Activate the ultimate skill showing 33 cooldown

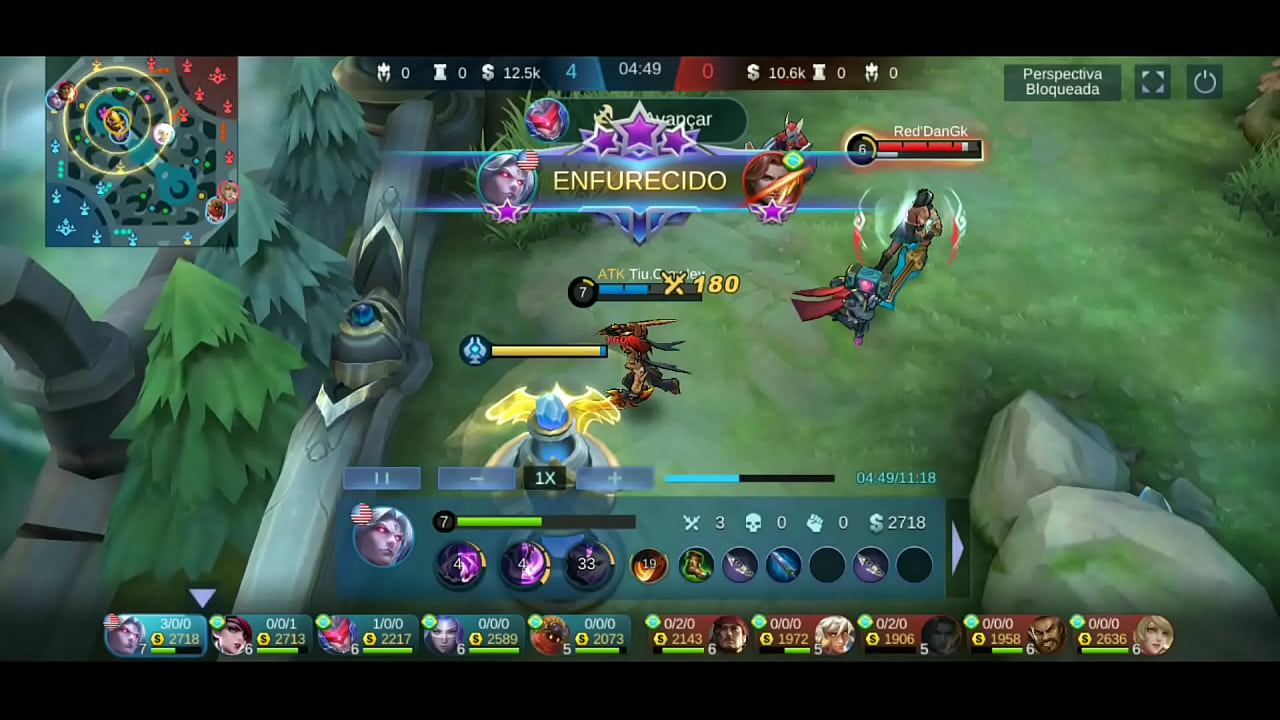pos(587,565)
